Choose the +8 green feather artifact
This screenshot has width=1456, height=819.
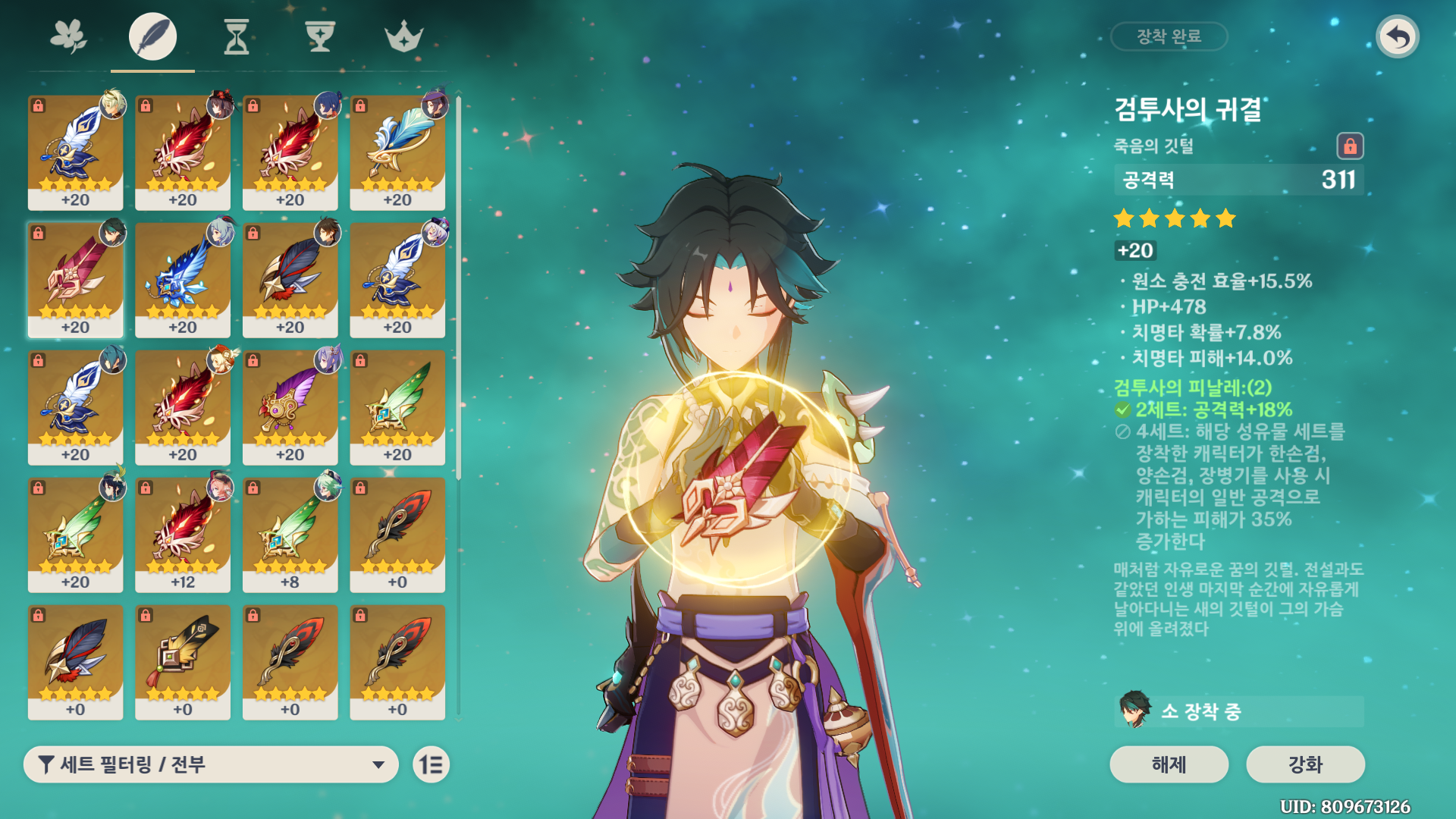click(290, 535)
